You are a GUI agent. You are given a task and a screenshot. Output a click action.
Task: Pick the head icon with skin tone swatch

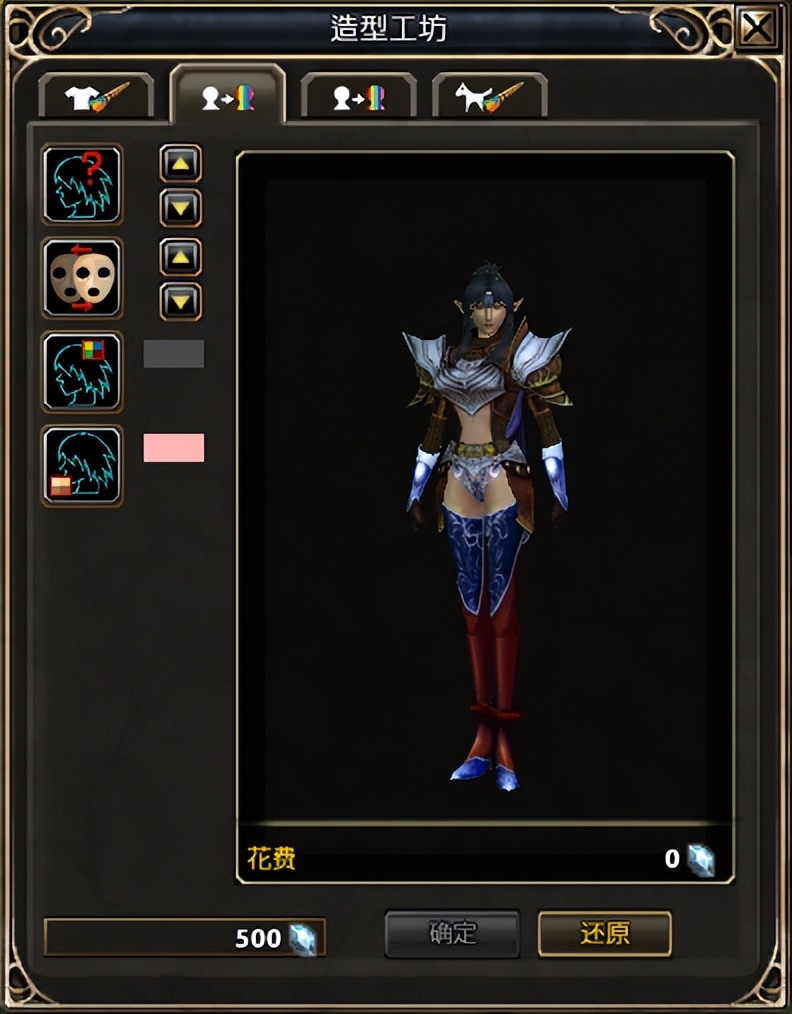82,466
